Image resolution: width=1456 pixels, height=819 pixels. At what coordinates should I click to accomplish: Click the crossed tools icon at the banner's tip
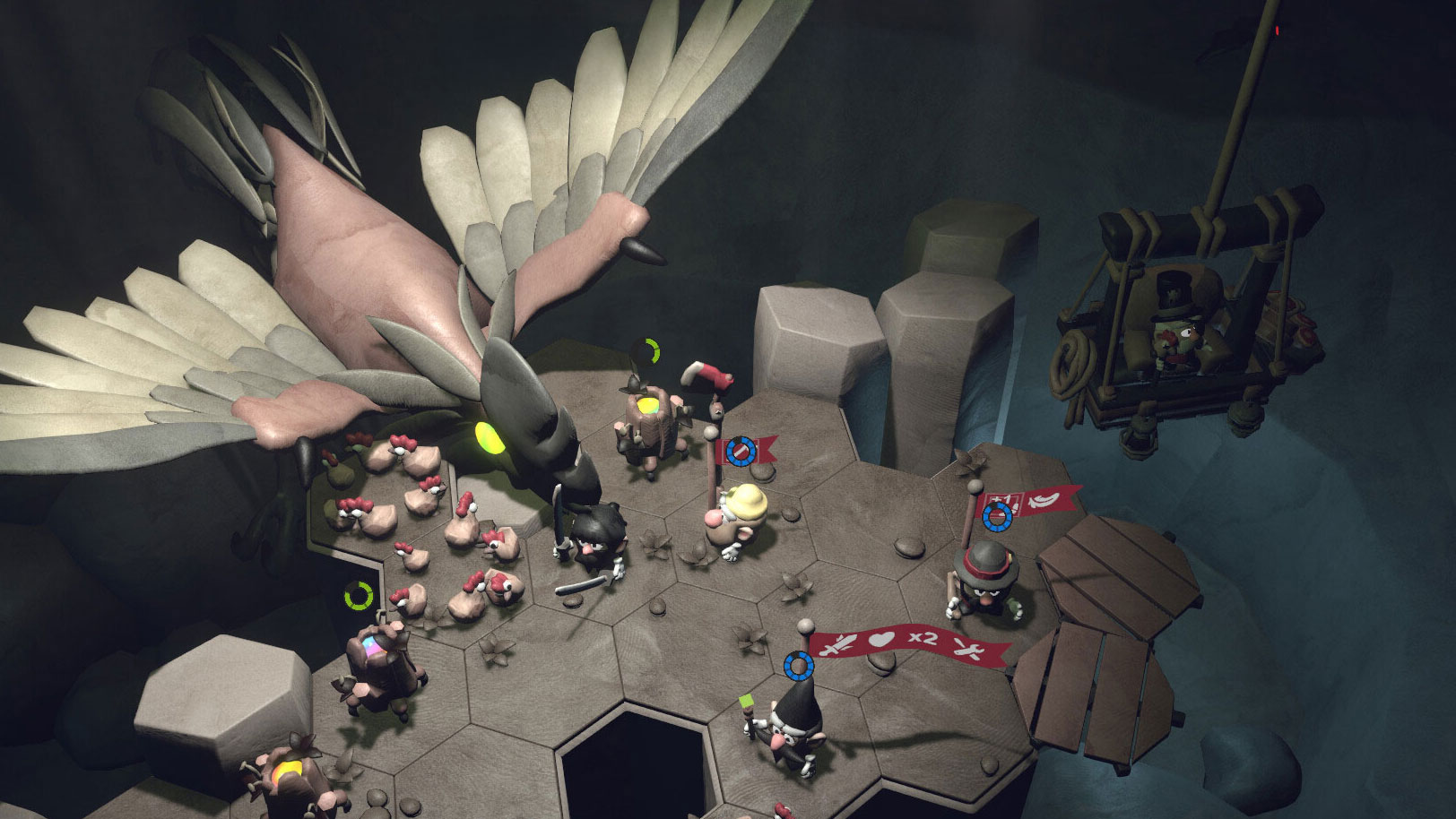point(967,649)
